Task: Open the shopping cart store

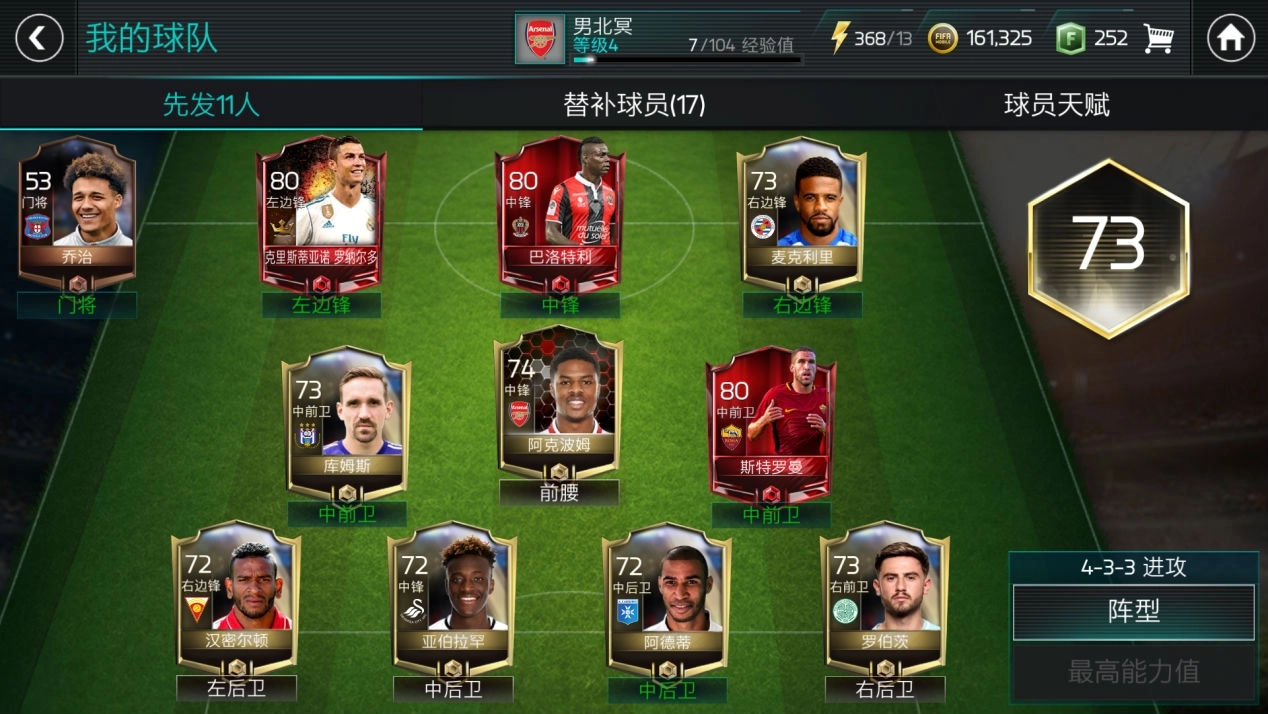Action: 1158,39
